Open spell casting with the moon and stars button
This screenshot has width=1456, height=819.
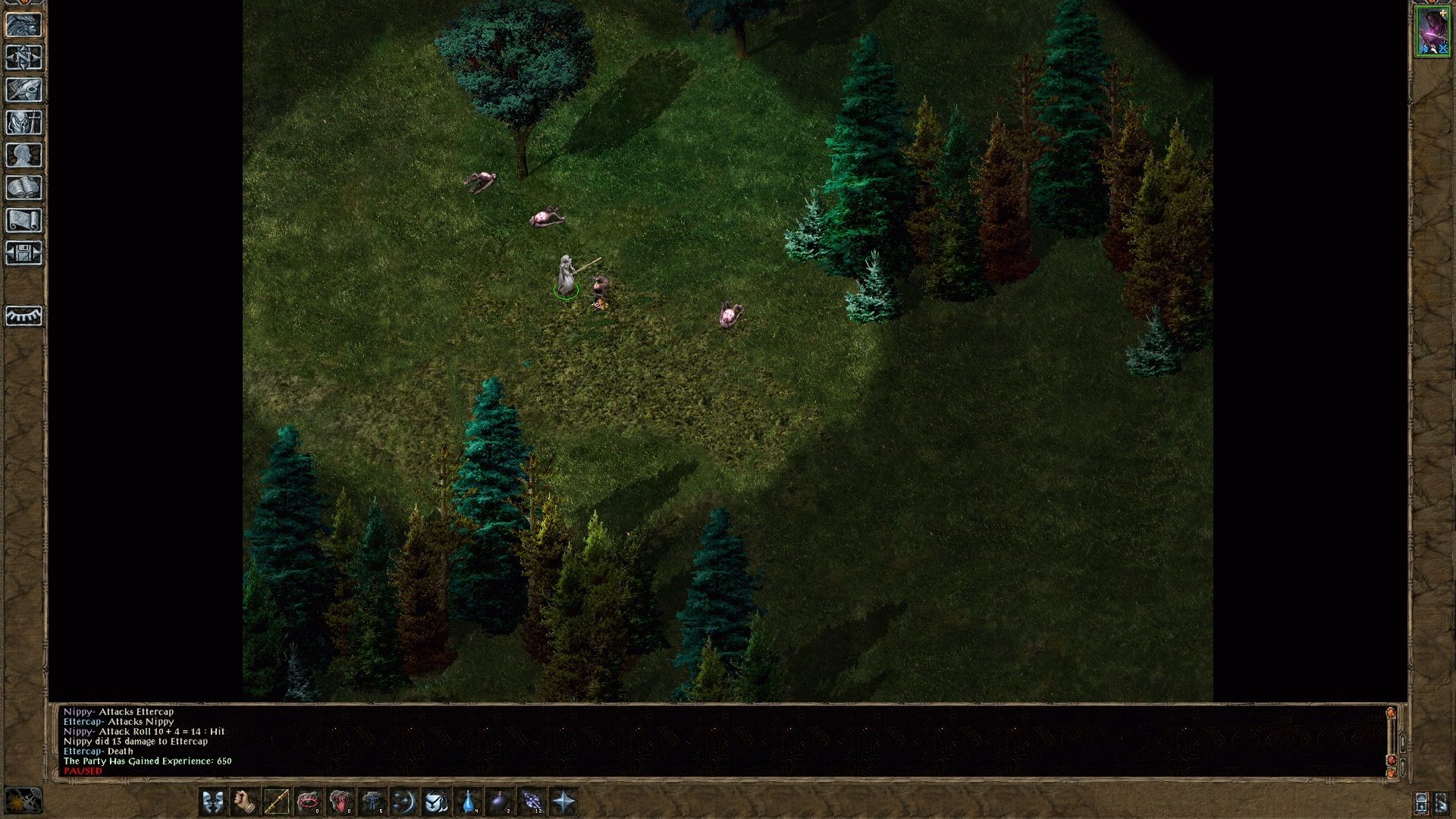[403, 802]
